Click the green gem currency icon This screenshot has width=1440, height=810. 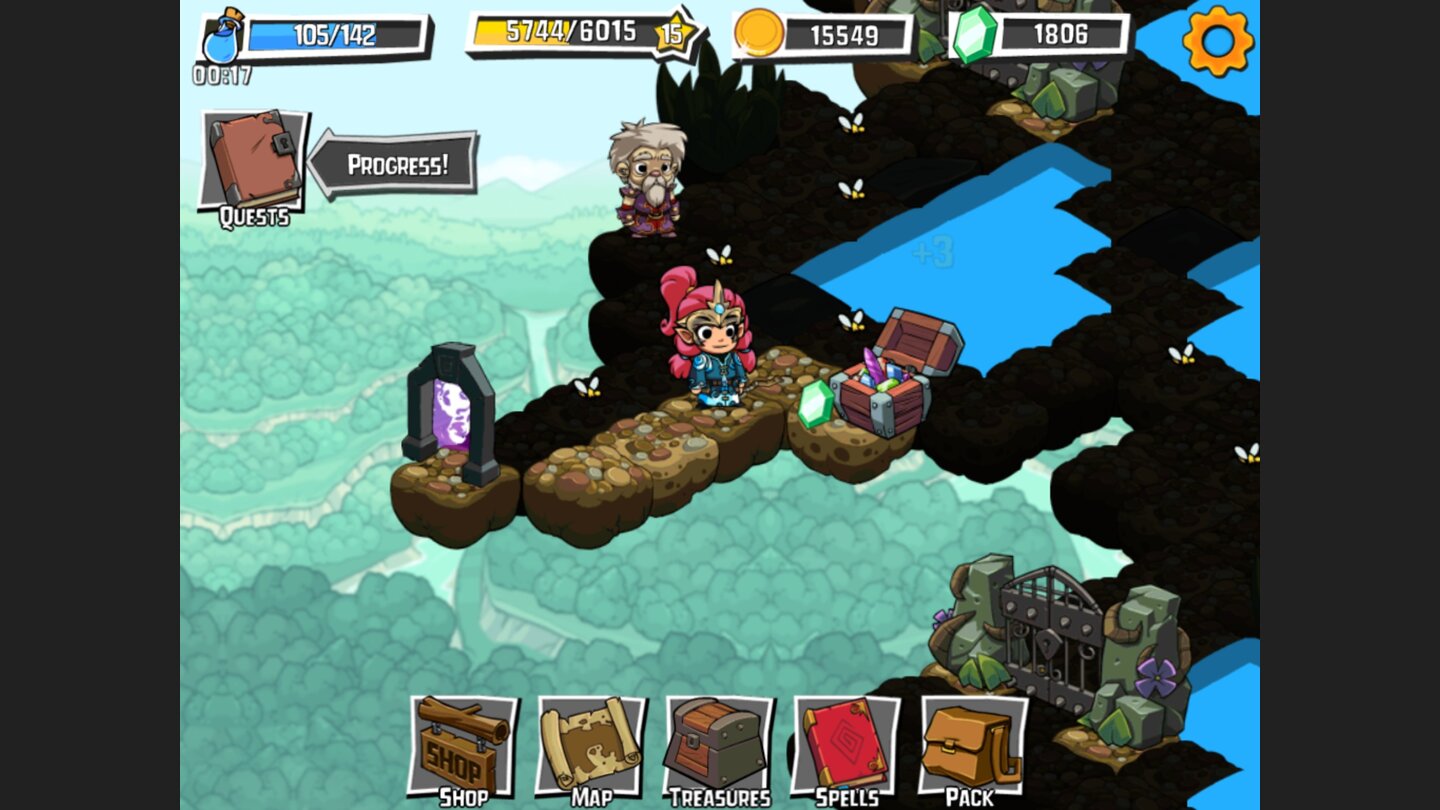pos(975,35)
